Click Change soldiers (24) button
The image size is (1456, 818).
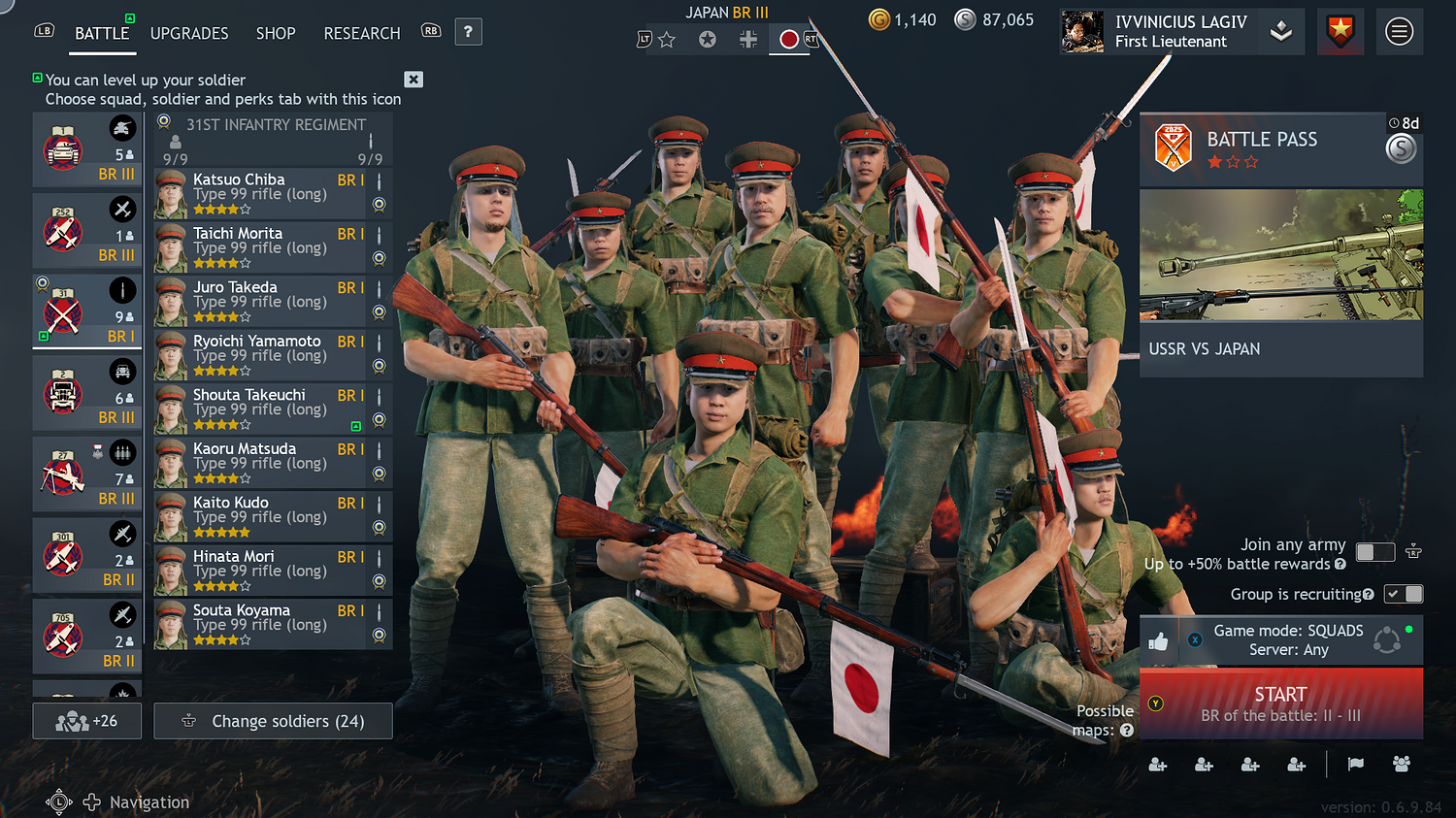(x=273, y=720)
